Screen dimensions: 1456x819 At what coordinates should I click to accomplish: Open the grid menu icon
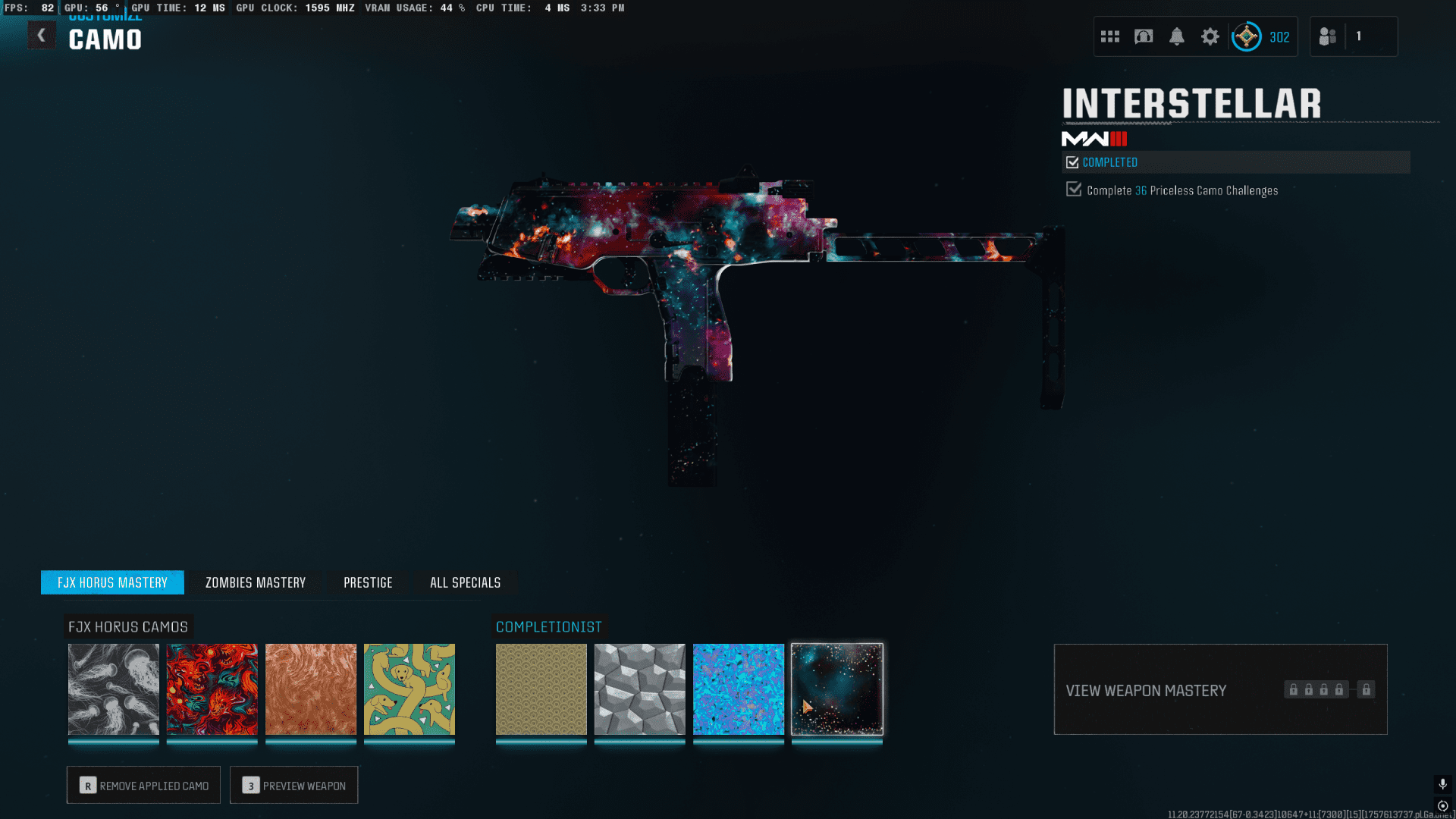click(x=1110, y=36)
